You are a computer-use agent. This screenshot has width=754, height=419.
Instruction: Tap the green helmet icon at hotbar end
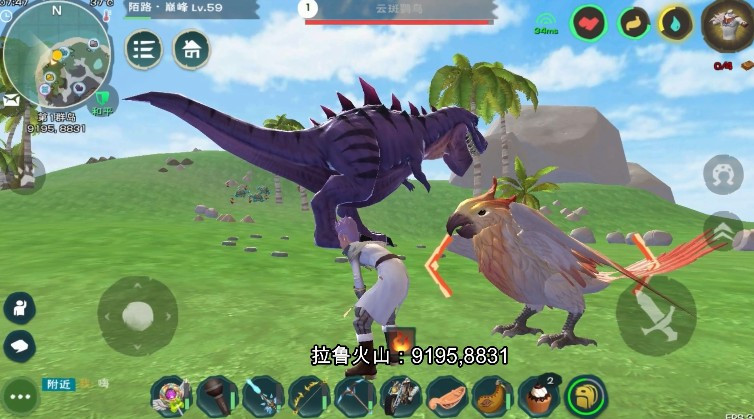pyautogui.click(x=585, y=396)
